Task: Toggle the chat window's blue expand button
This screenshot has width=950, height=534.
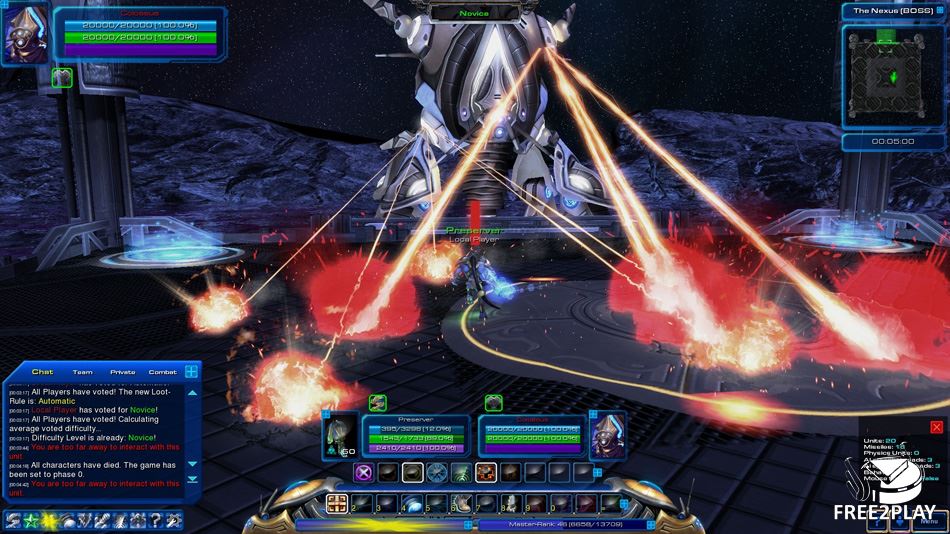Action: click(192, 371)
